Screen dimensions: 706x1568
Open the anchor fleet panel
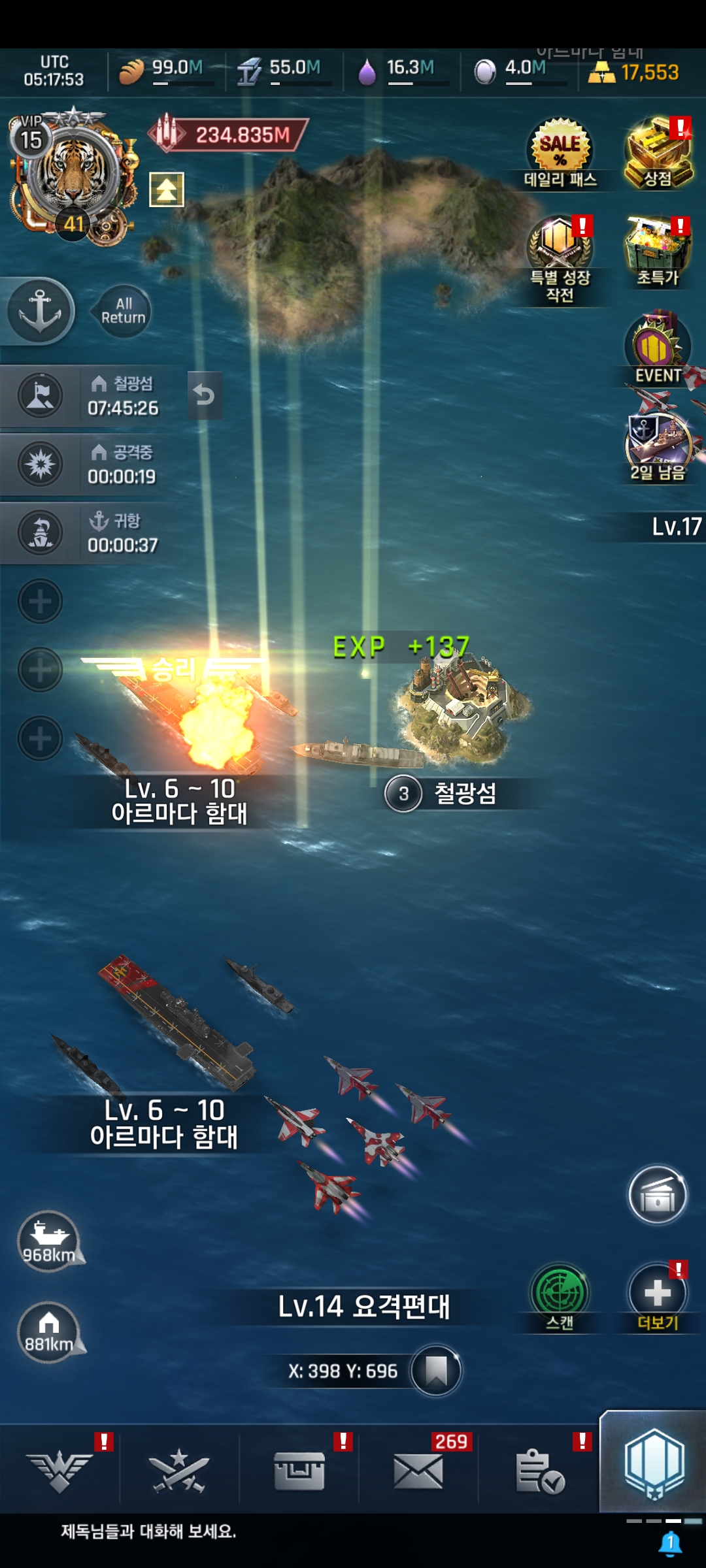pyautogui.click(x=41, y=311)
